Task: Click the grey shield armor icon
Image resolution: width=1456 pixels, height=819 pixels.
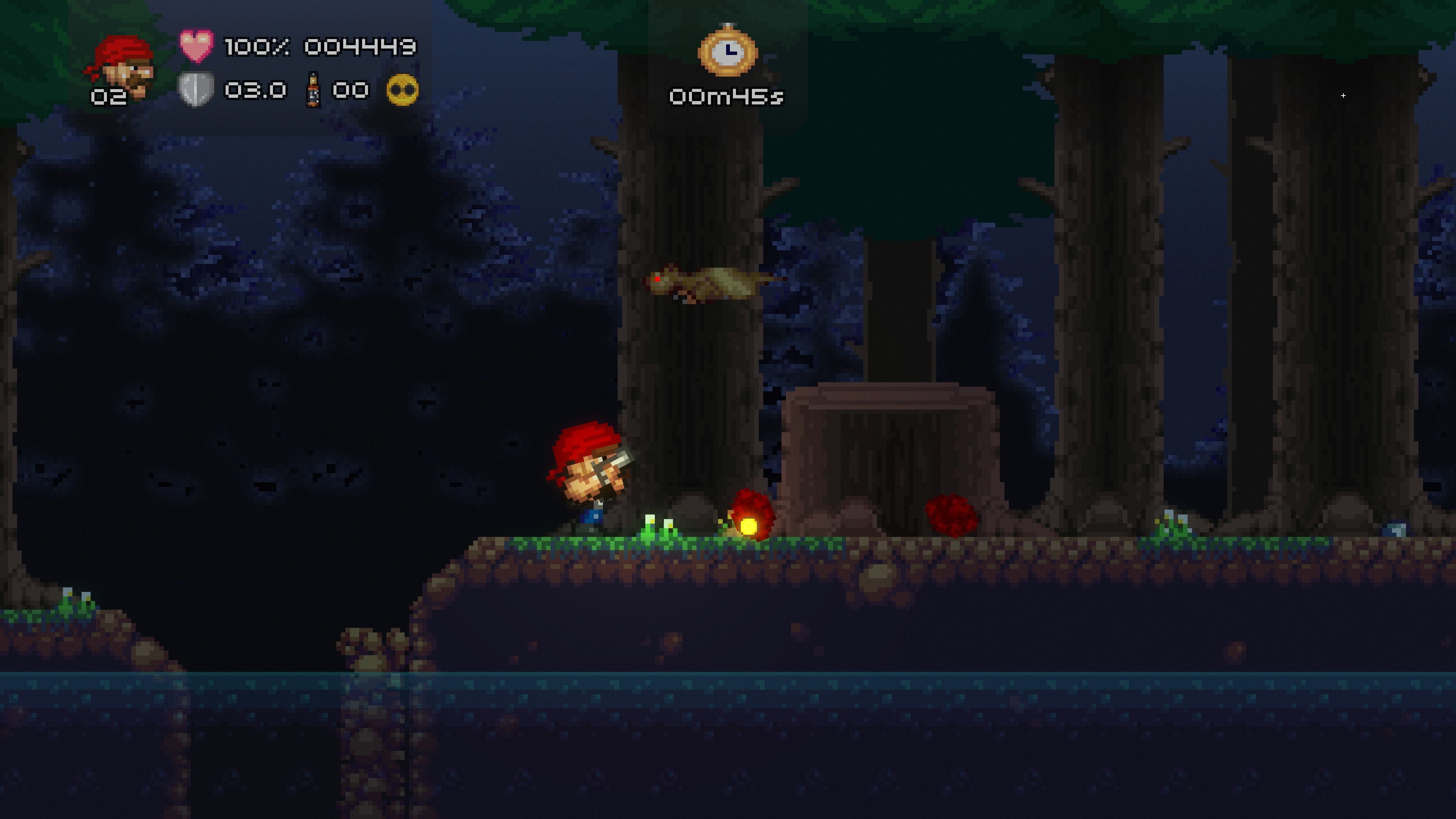Action: click(x=196, y=89)
